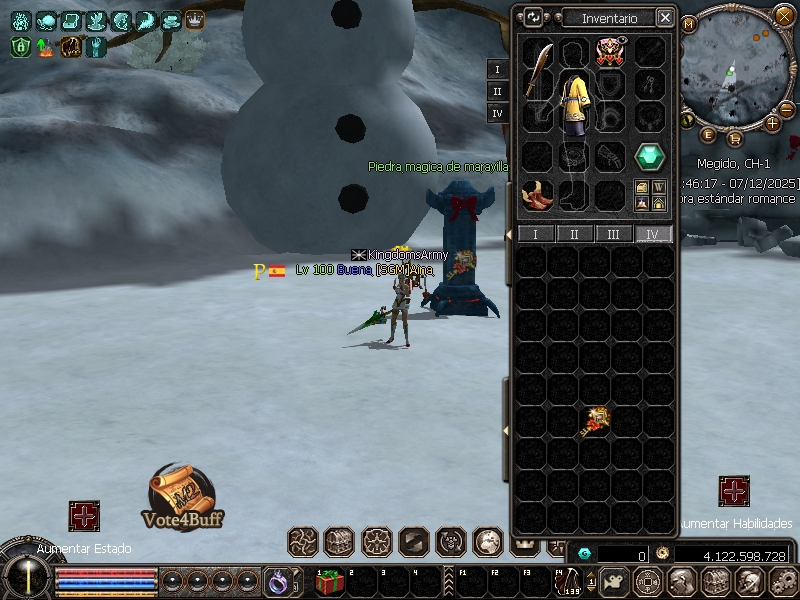Close the minimap with its X button
The width and height of the screenshot is (800, 600).
784,15
